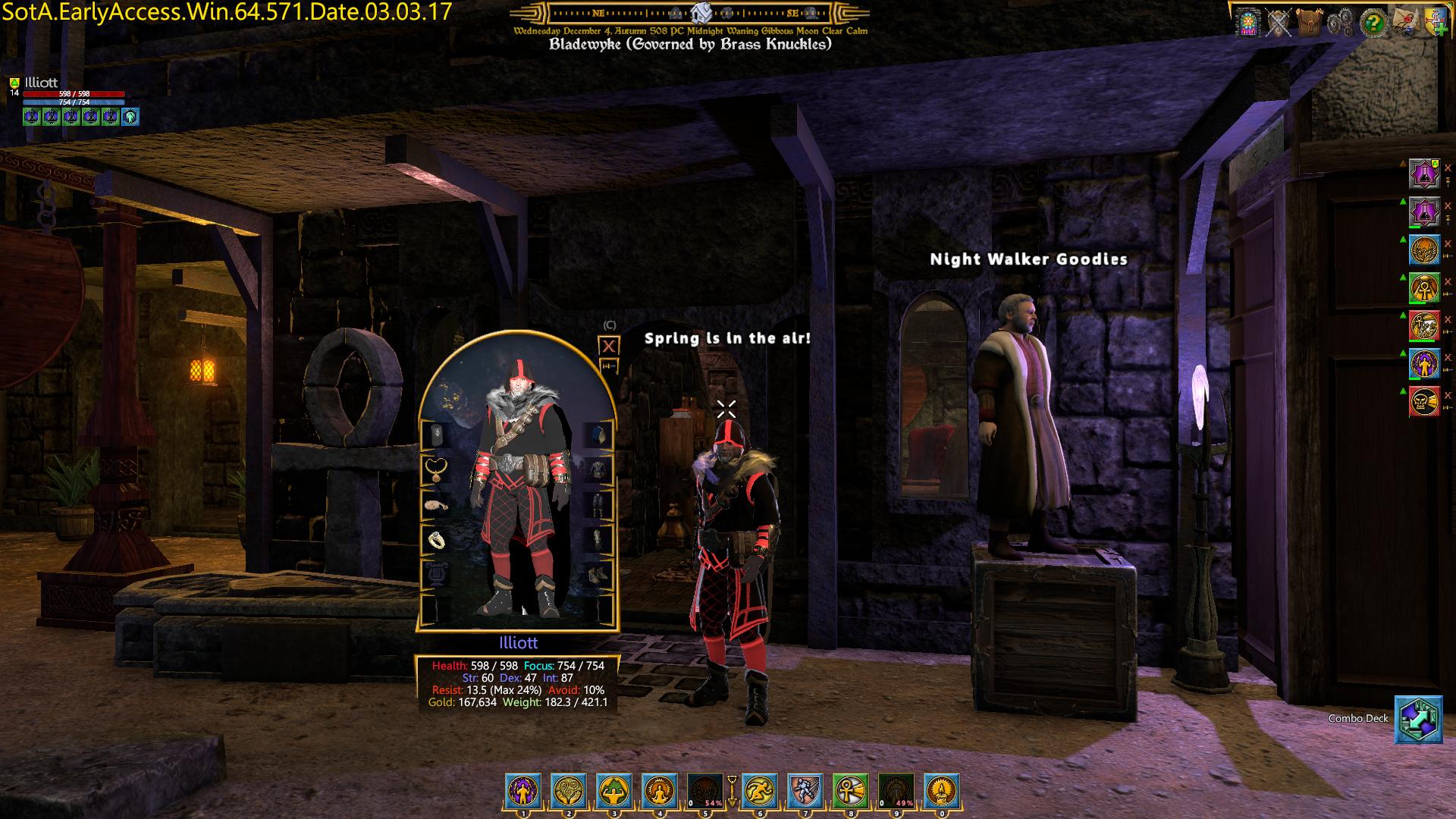Screen dimensions: 1456x819
Task: Activate the ankh light ability
Action: tap(850, 791)
